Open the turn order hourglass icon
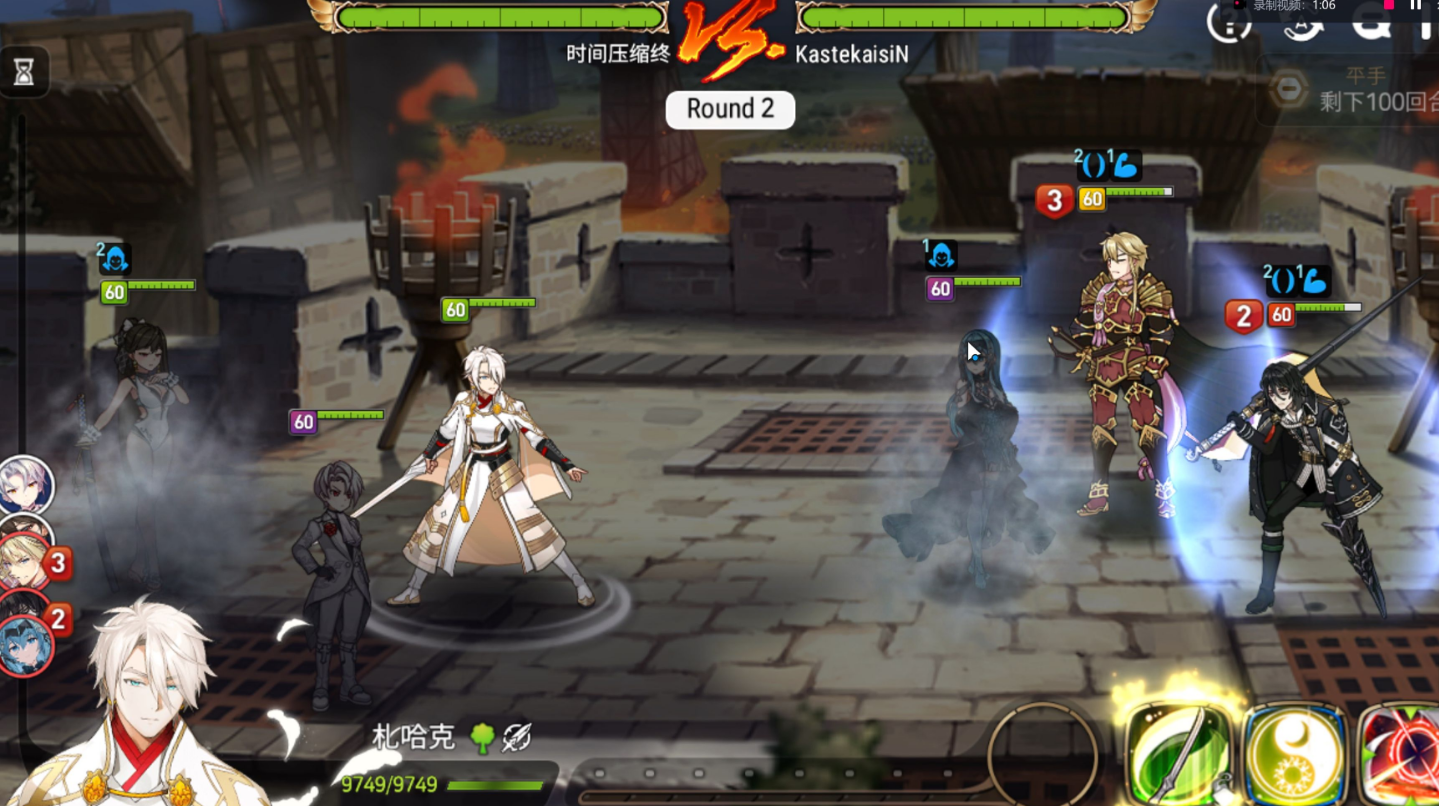 tap(24, 71)
